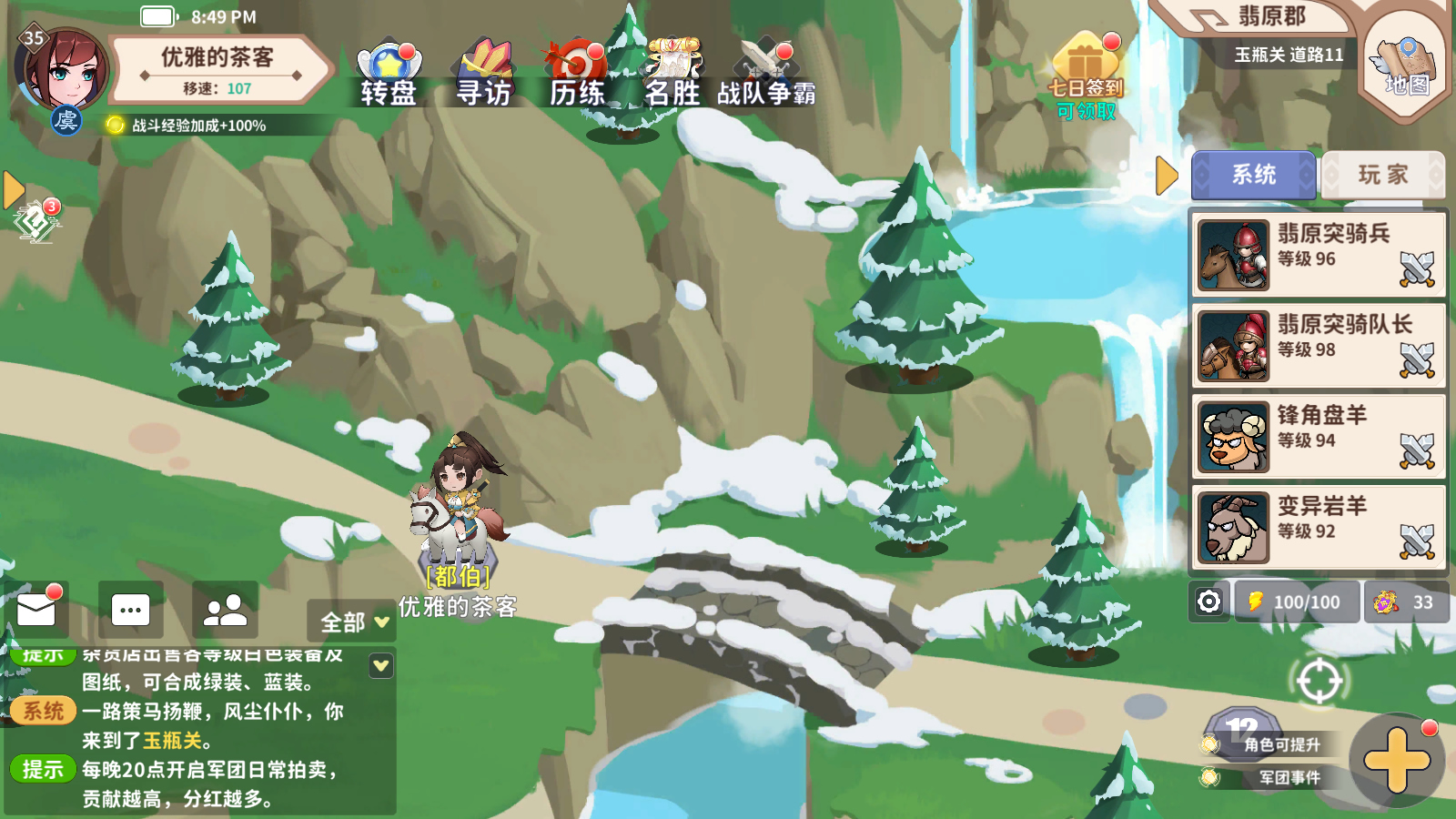Switch to the 系统 tab

(x=1253, y=175)
